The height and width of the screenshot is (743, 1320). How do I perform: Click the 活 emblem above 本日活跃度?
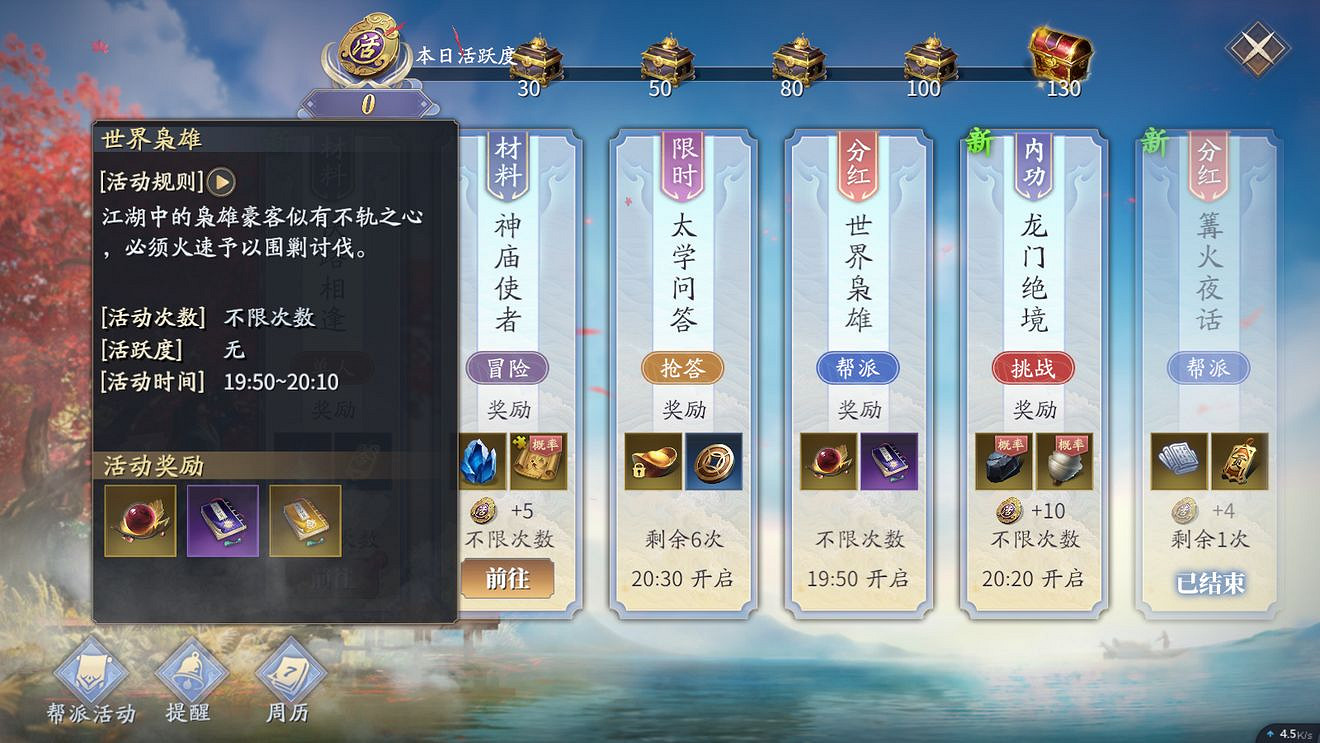coord(365,48)
